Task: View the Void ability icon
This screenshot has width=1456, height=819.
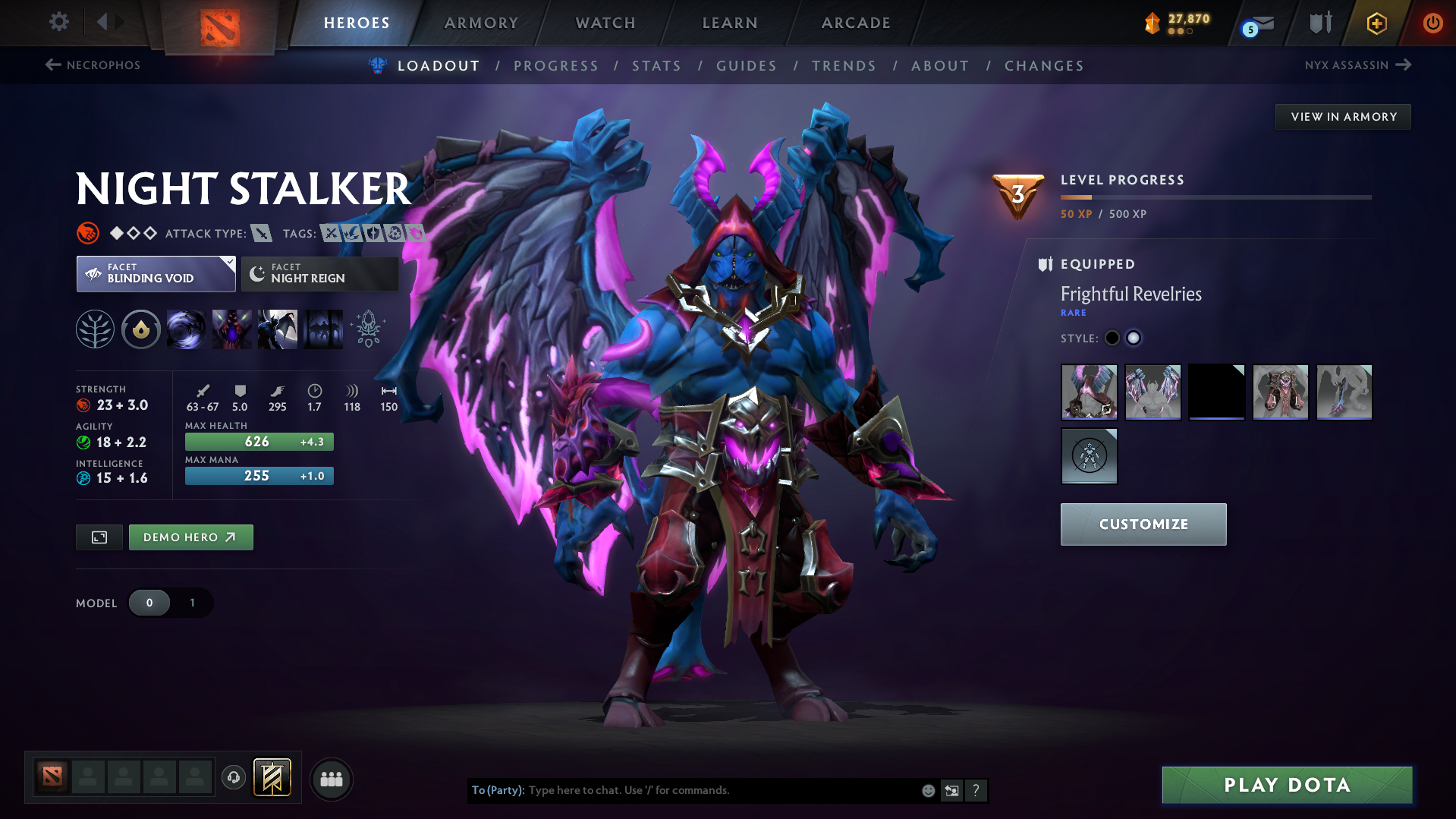Action: point(186,329)
